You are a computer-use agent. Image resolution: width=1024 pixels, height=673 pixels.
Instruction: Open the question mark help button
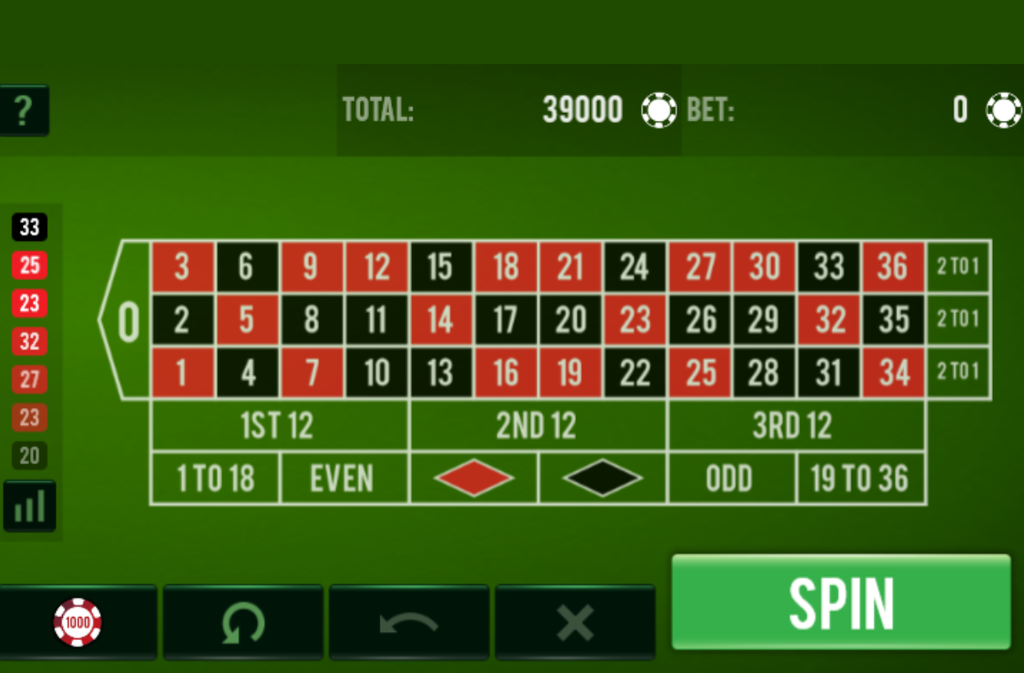[24, 111]
